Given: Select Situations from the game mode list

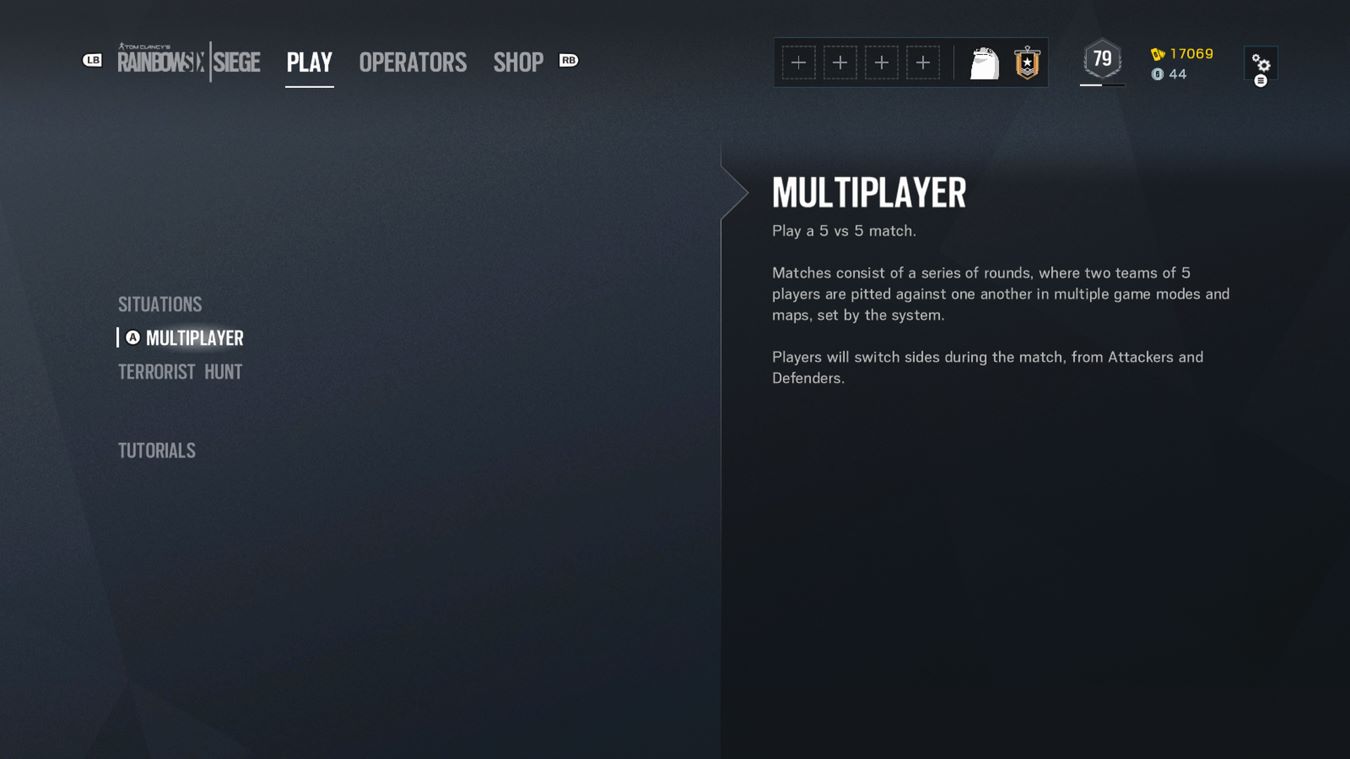Looking at the screenshot, I should click(x=160, y=303).
